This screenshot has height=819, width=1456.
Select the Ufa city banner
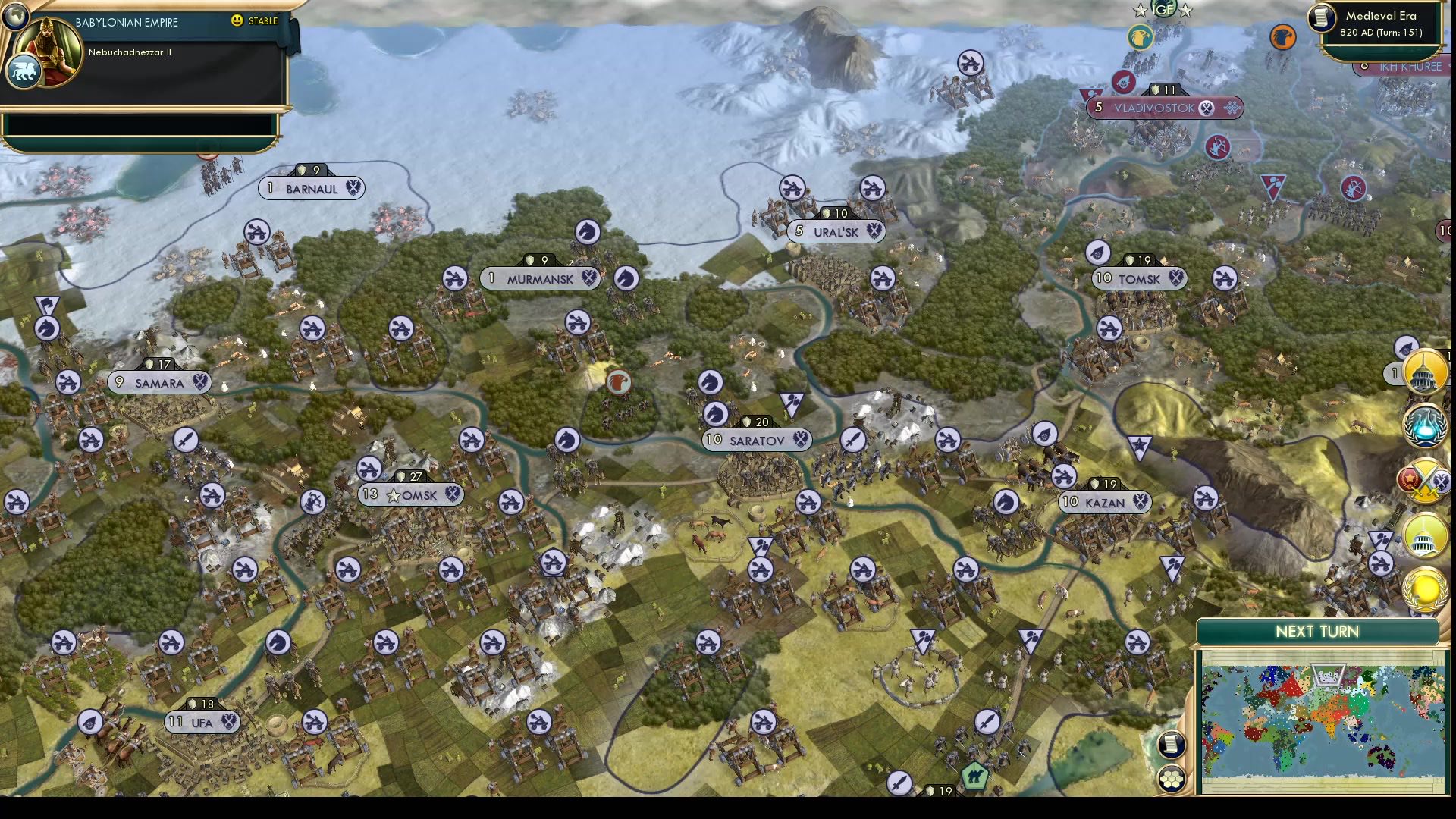(x=203, y=722)
